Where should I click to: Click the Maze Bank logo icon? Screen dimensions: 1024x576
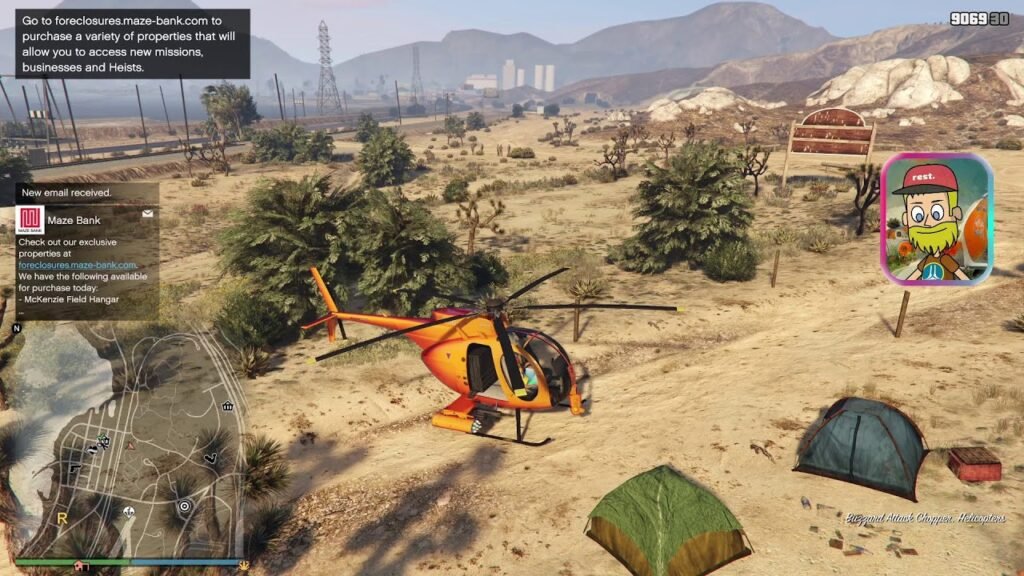click(x=30, y=220)
